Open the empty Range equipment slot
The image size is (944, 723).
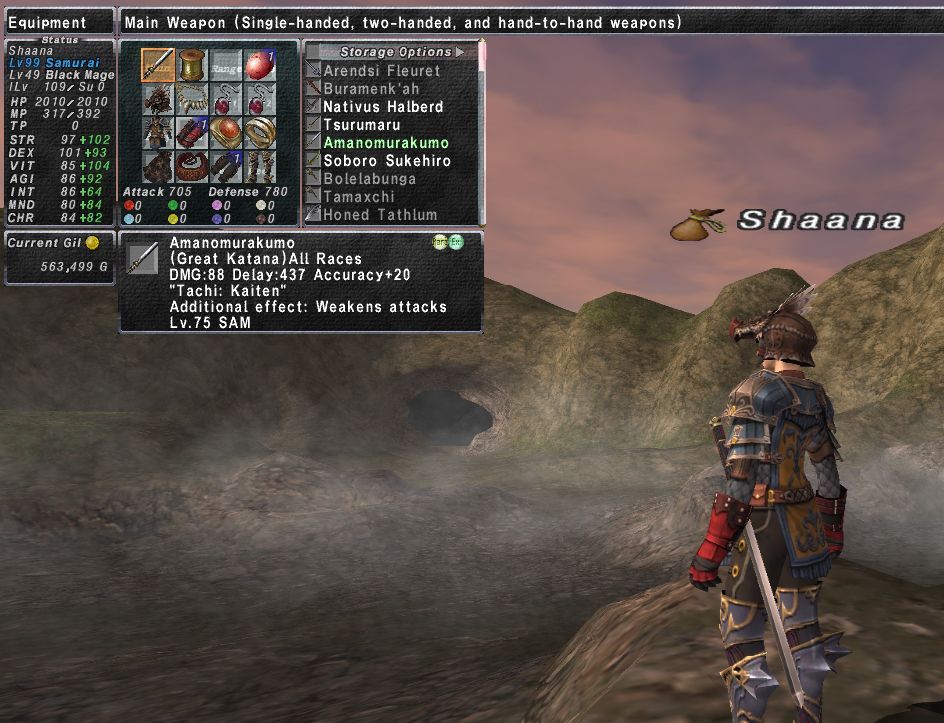pyautogui.click(x=226, y=65)
